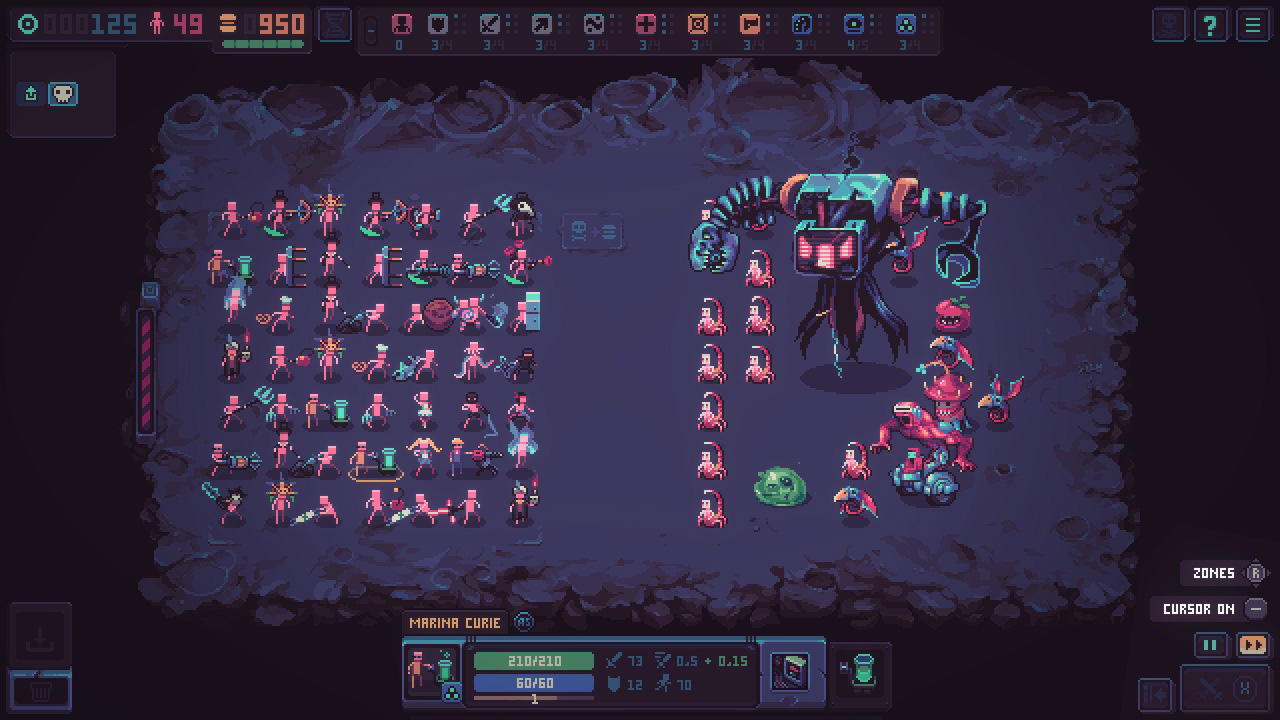The image size is (1280, 720).
Task: Toggle the ZONES overlay button
Action: [x=1214, y=573]
